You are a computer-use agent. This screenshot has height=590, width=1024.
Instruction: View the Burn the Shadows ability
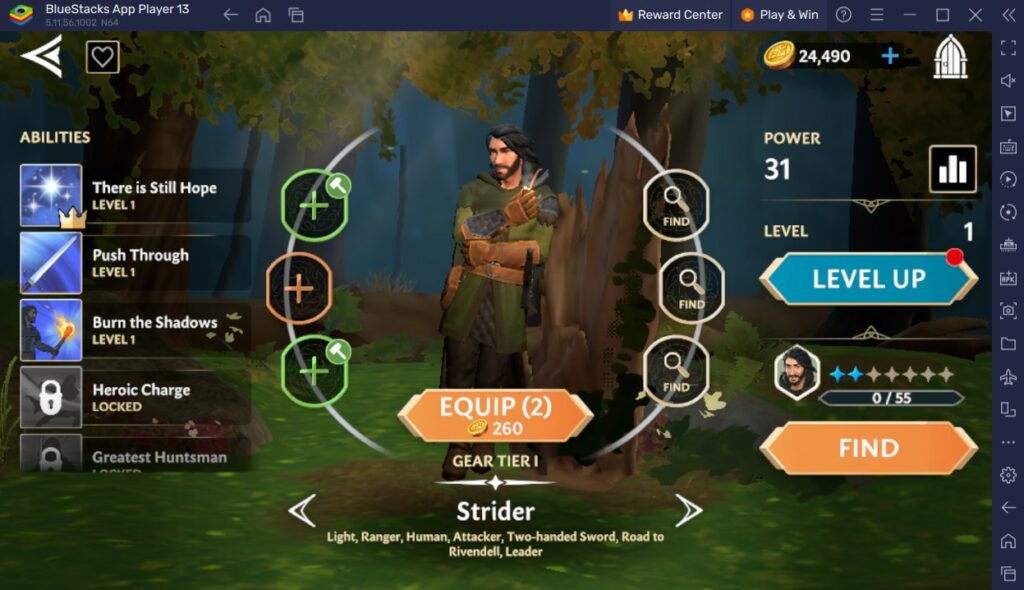click(135, 330)
